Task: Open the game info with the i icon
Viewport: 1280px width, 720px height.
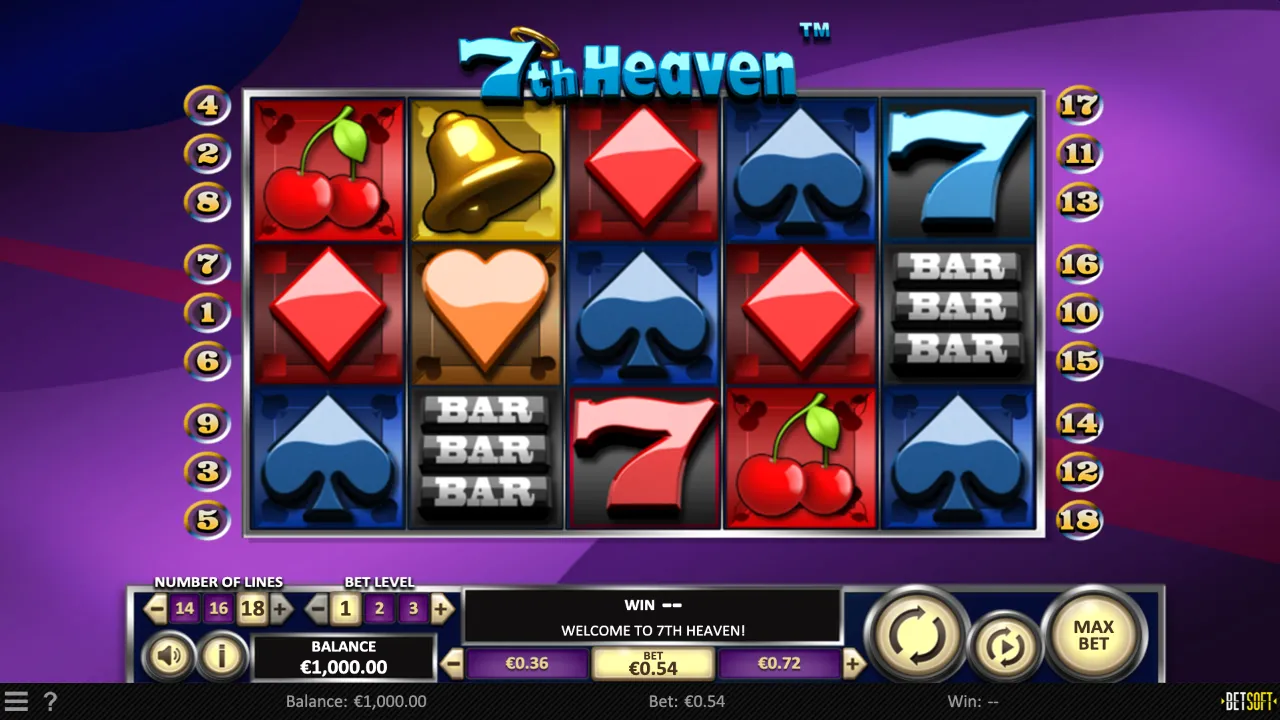Action: pyautogui.click(x=222, y=656)
